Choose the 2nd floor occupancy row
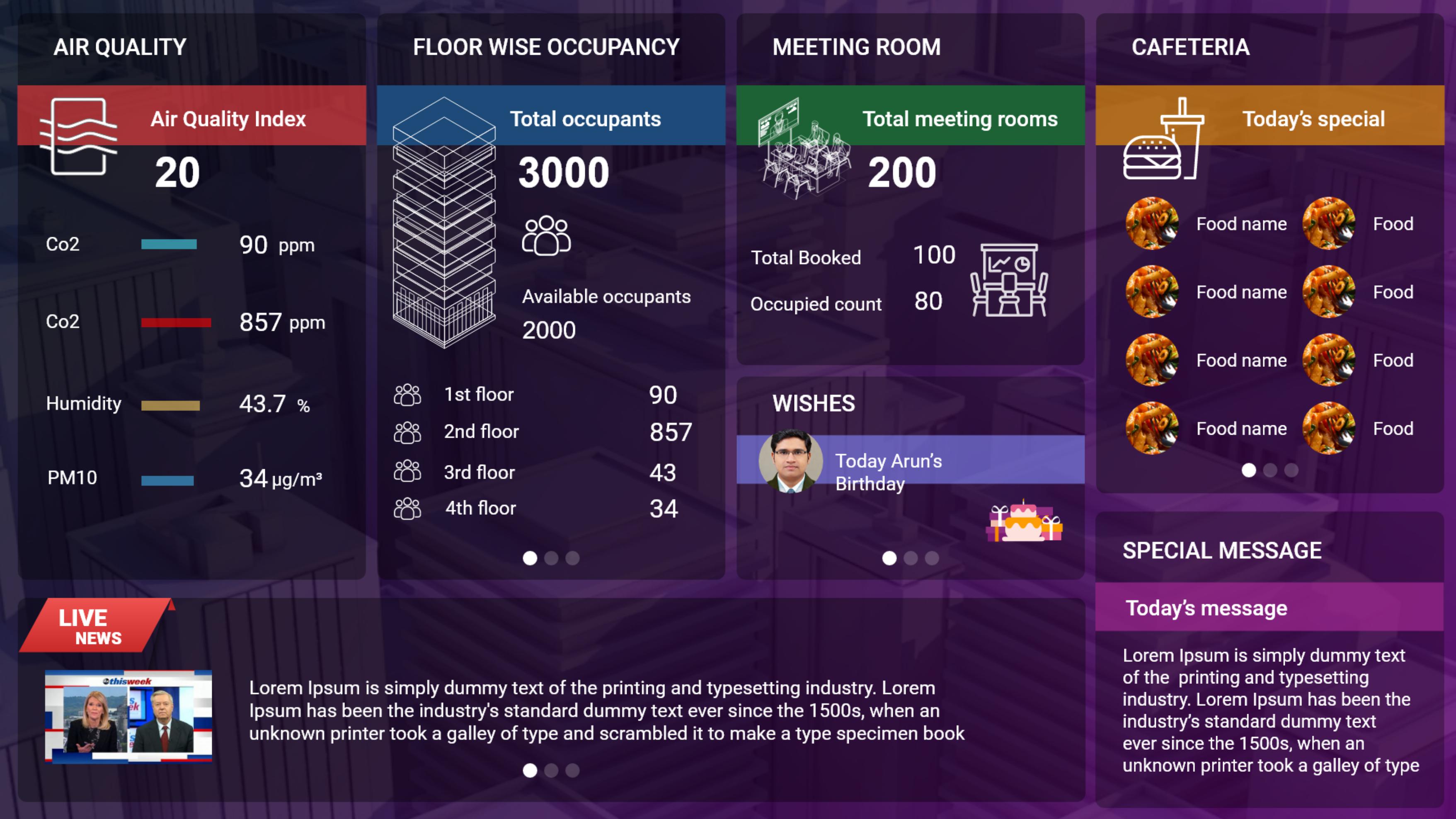Image resolution: width=1456 pixels, height=819 pixels. (543, 432)
